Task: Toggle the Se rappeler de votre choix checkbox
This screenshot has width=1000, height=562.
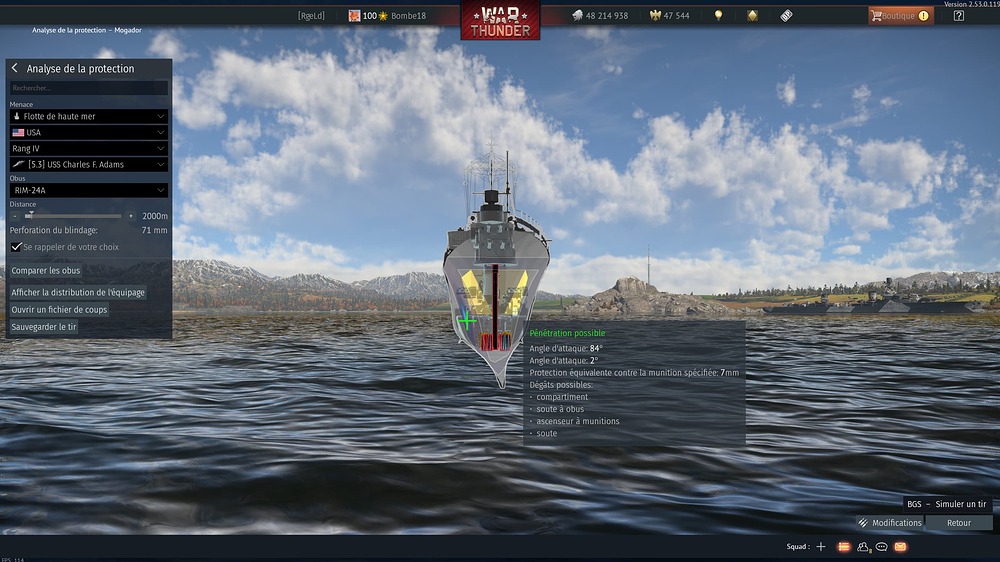Action: click(16, 247)
